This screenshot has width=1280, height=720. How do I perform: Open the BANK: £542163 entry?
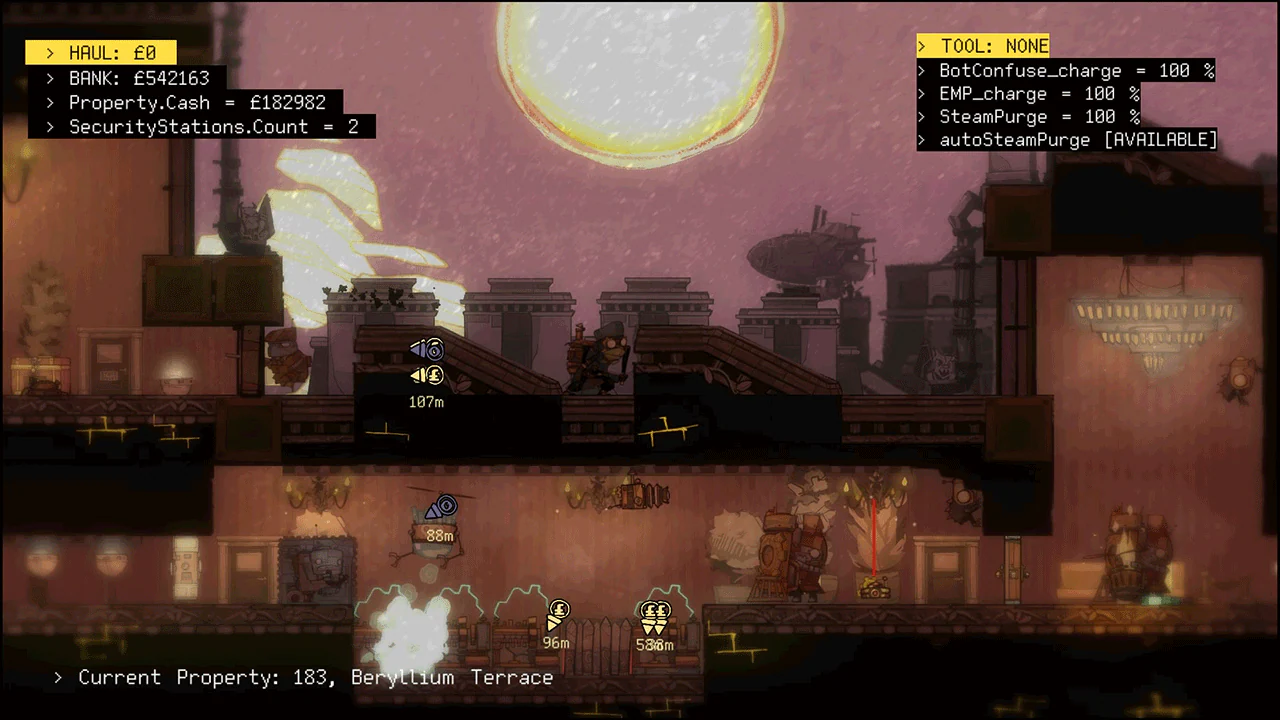point(139,77)
